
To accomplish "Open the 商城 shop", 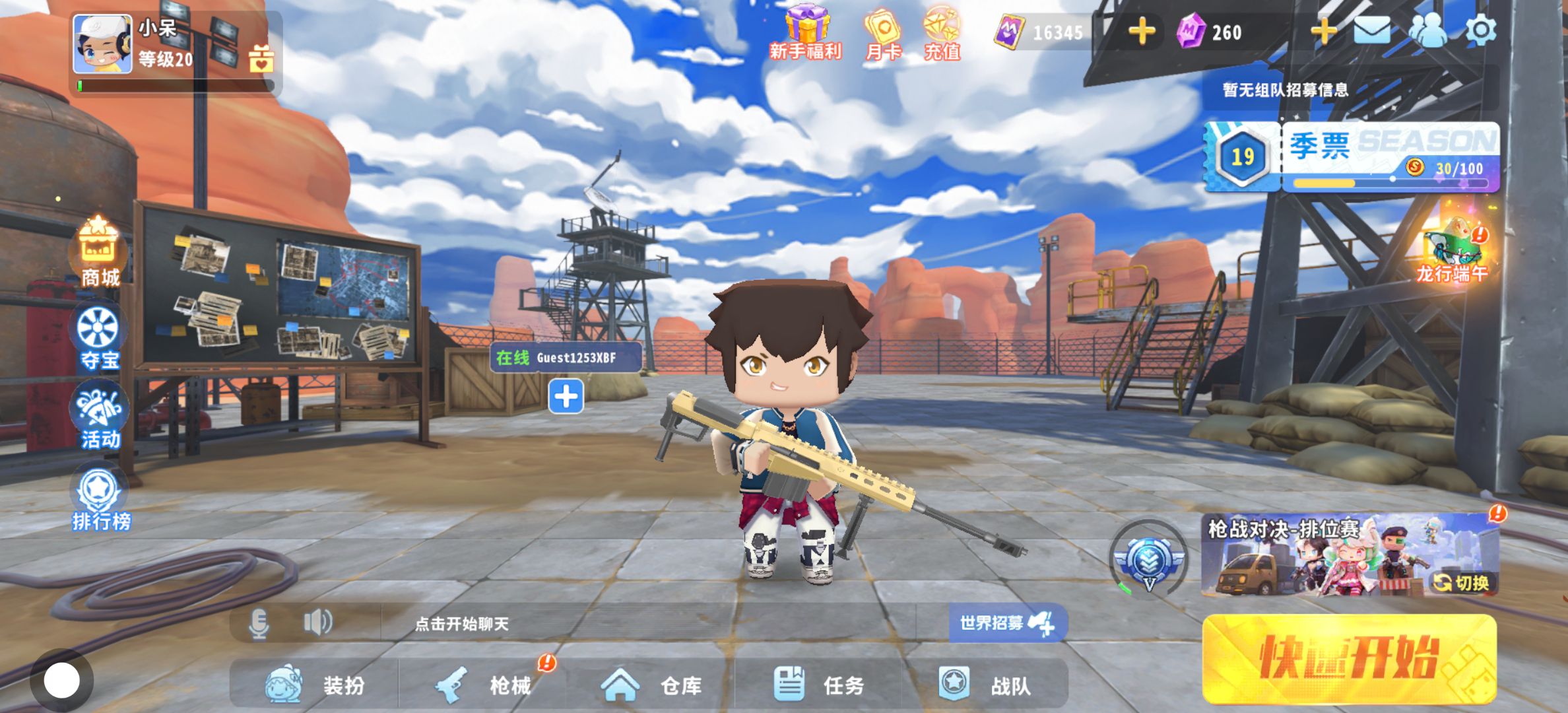I will (x=99, y=254).
